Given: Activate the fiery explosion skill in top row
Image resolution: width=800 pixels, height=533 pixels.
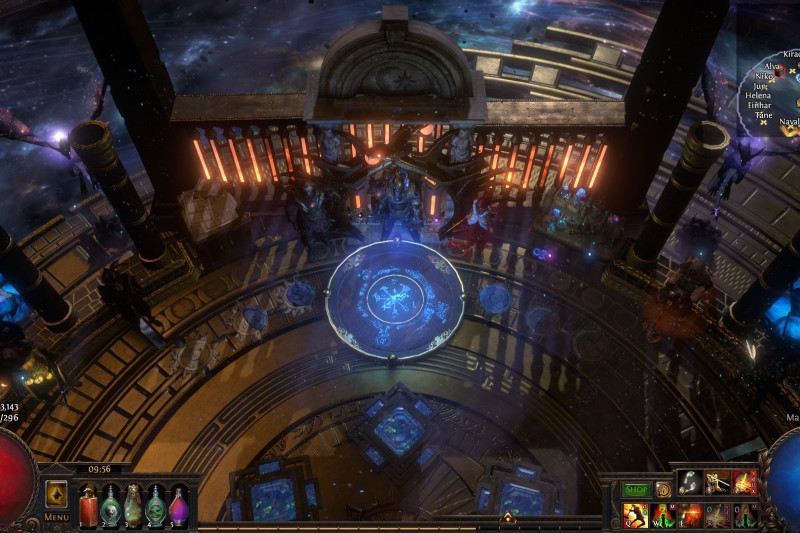Looking at the screenshot, I should (x=744, y=484).
